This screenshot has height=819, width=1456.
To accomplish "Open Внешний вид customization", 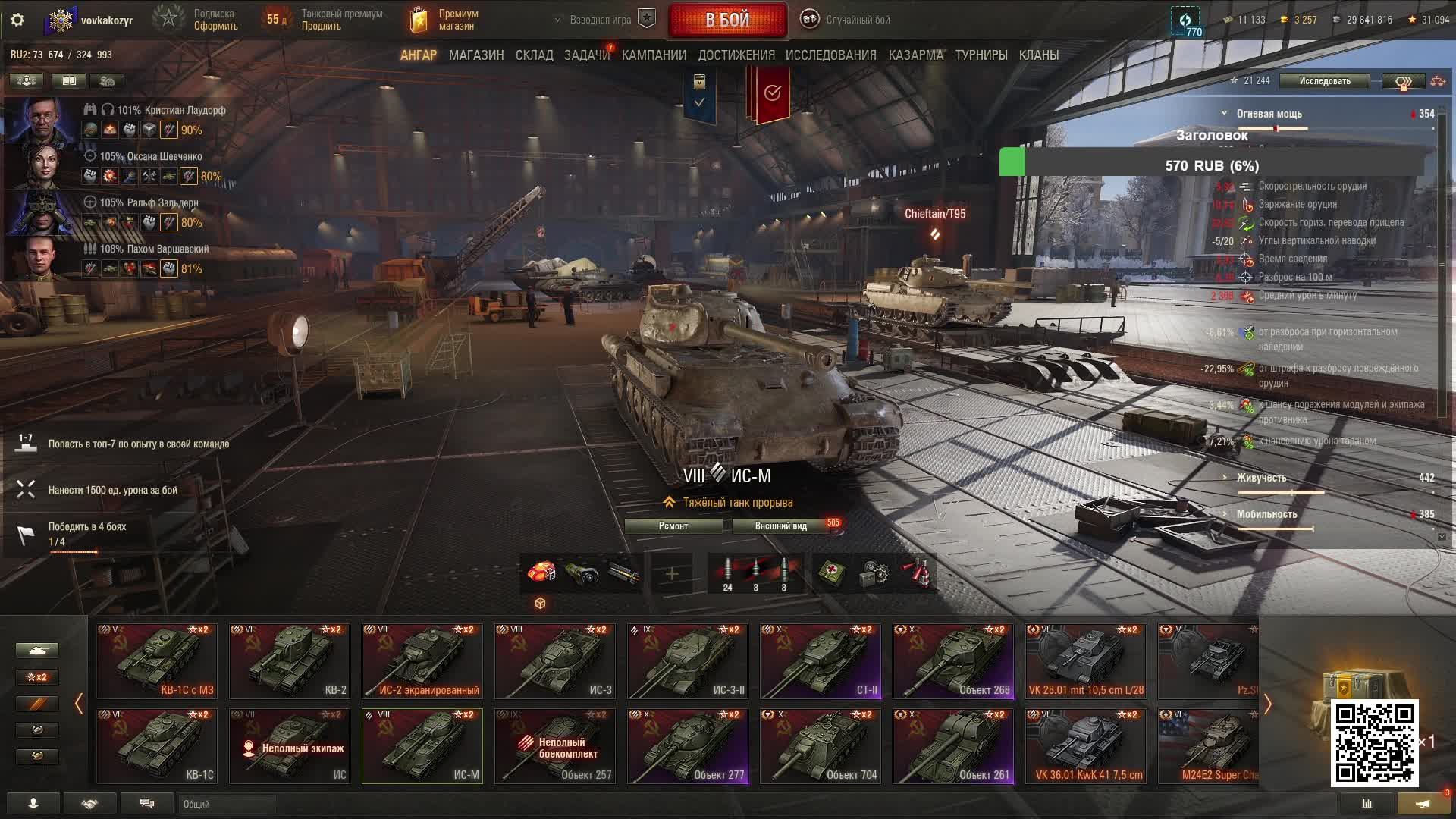I will 781,526.
